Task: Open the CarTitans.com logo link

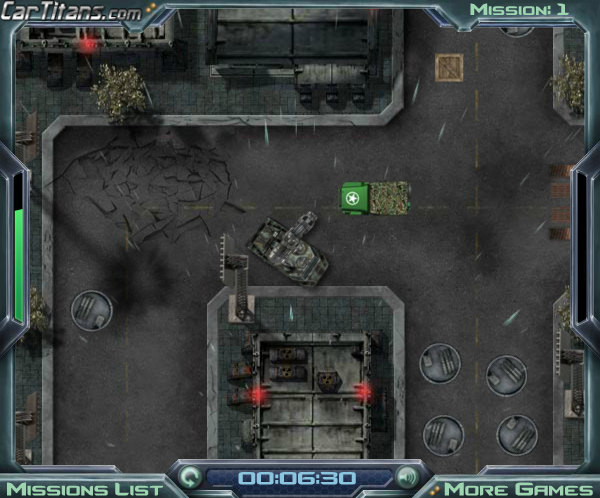Action: pos(70,12)
